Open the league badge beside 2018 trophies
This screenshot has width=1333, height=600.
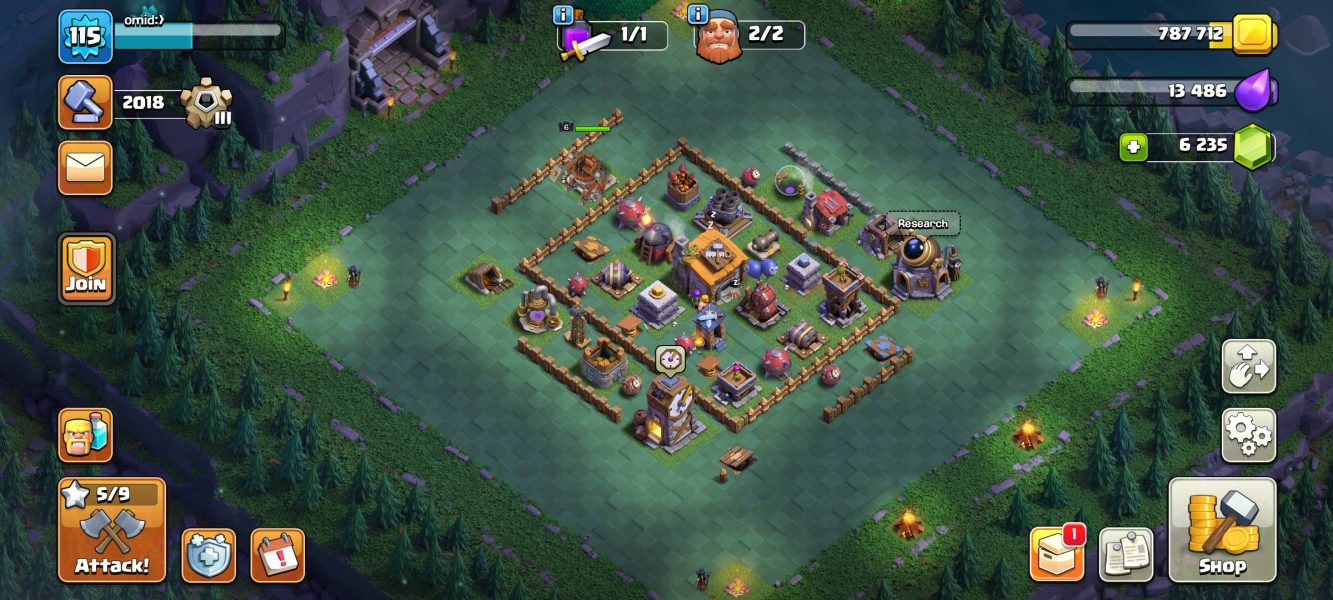(x=207, y=102)
